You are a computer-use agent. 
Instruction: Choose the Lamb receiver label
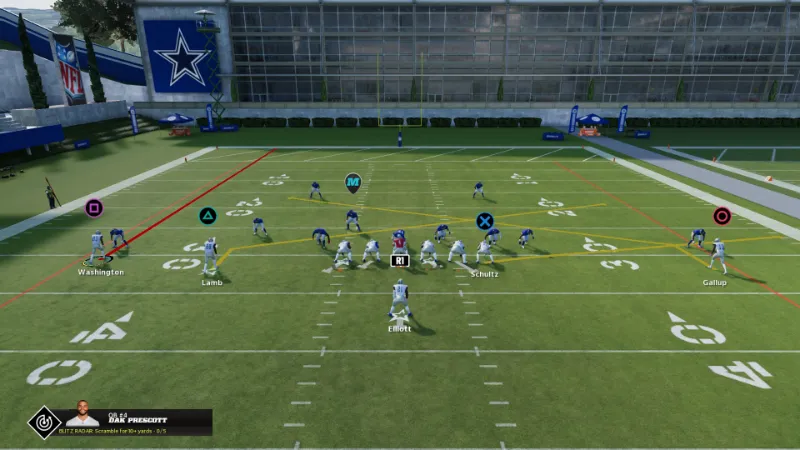[x=212, y=282]
